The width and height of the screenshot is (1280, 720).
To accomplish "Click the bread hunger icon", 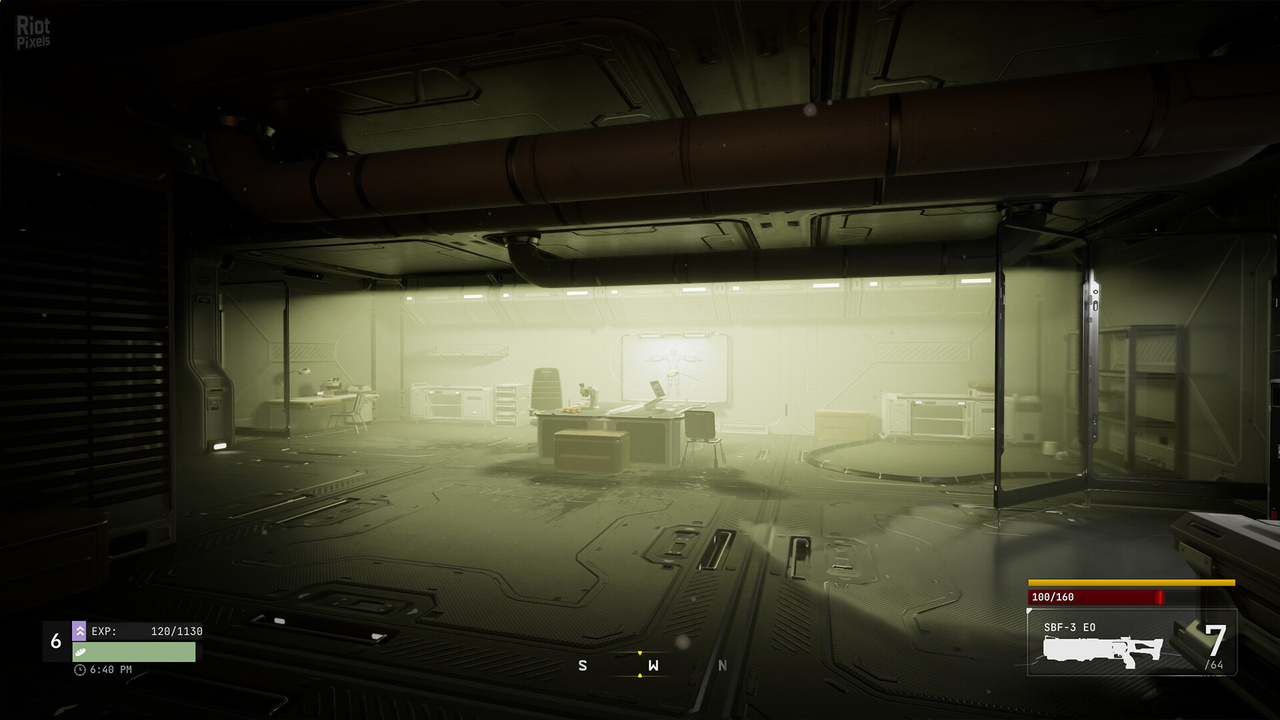I will coord(80,650).
